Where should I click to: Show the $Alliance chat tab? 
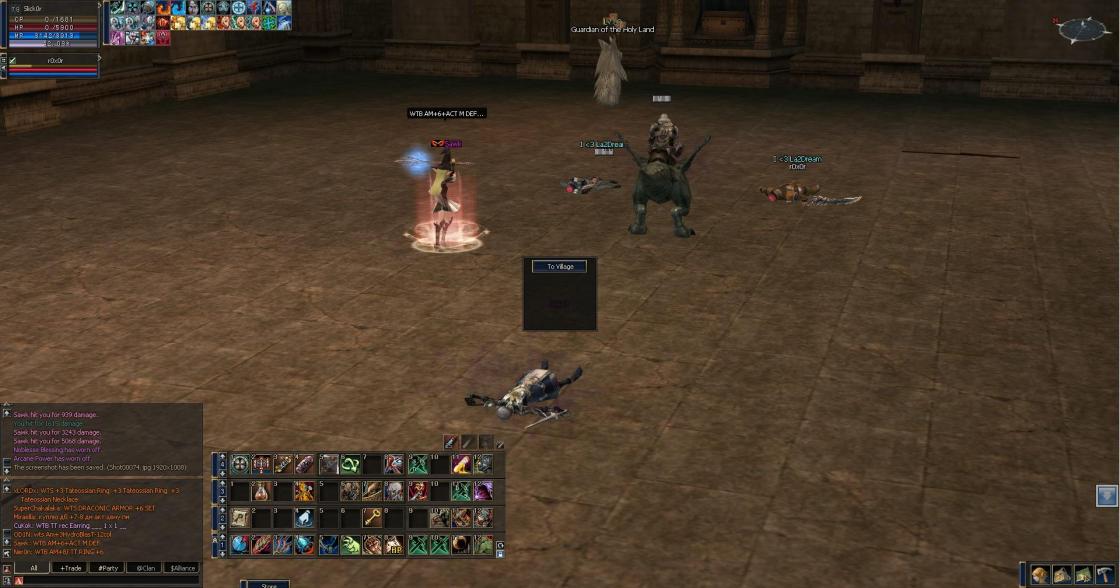181,568
